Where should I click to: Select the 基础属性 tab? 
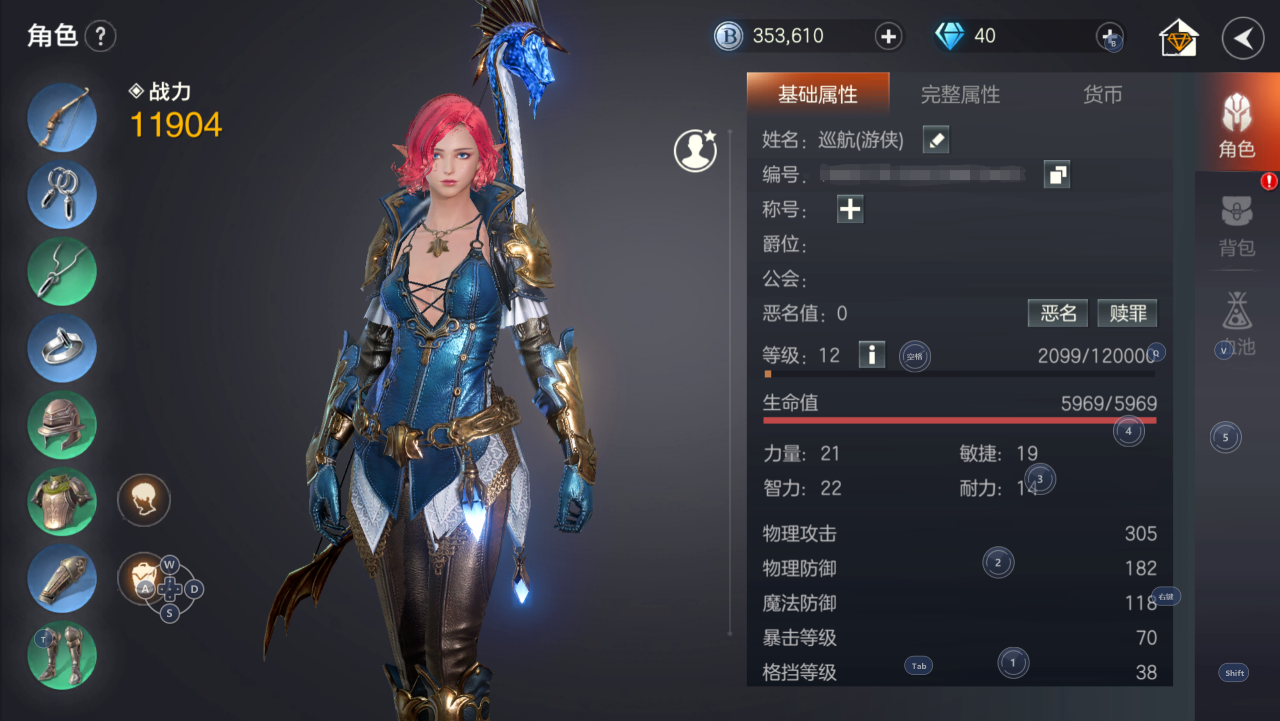click(x=817, y=95)
